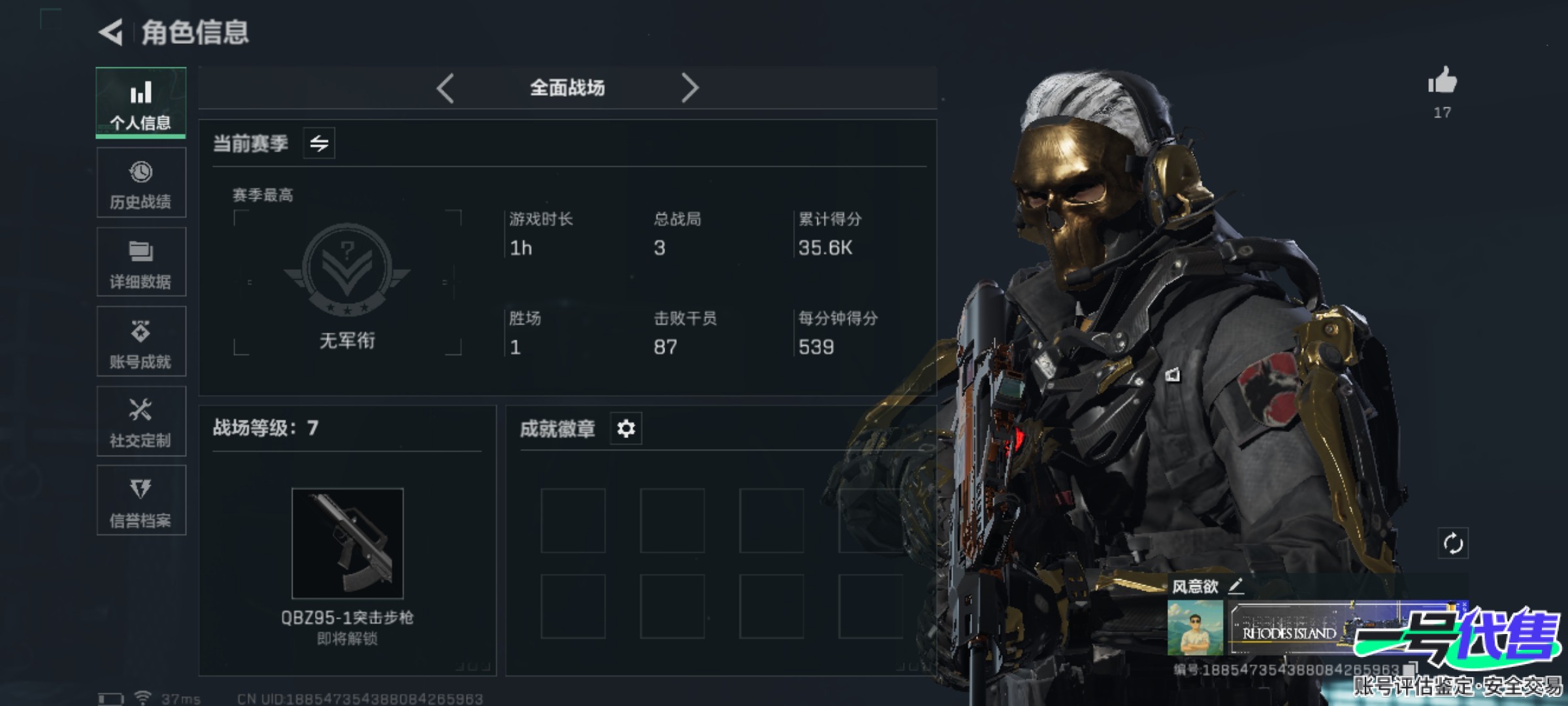The height and width of the screenshot is (706, 1568).
Task: Toggle the 当前赛季 season switch button
Action: click(x=319, y=143)
